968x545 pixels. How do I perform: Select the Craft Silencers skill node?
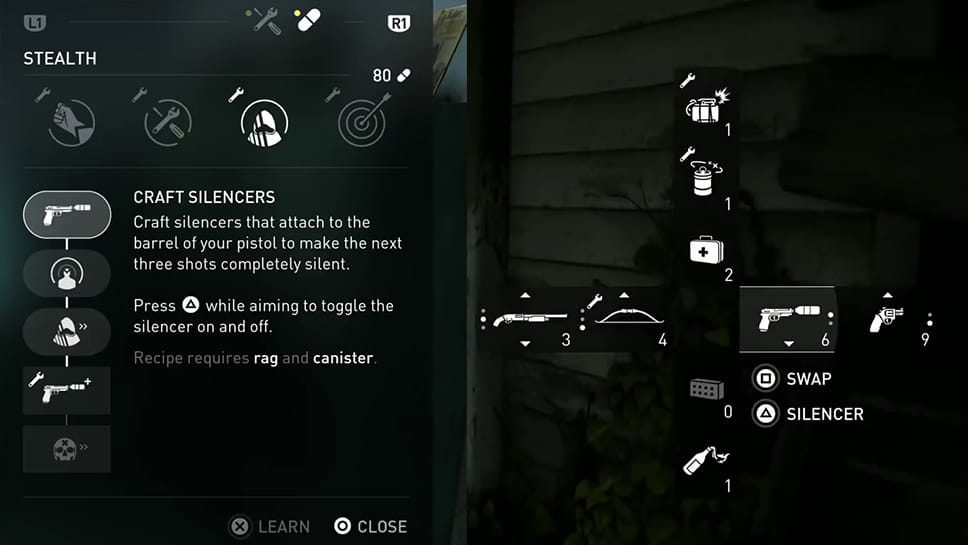pyautogui.click(x=67, y=214)
